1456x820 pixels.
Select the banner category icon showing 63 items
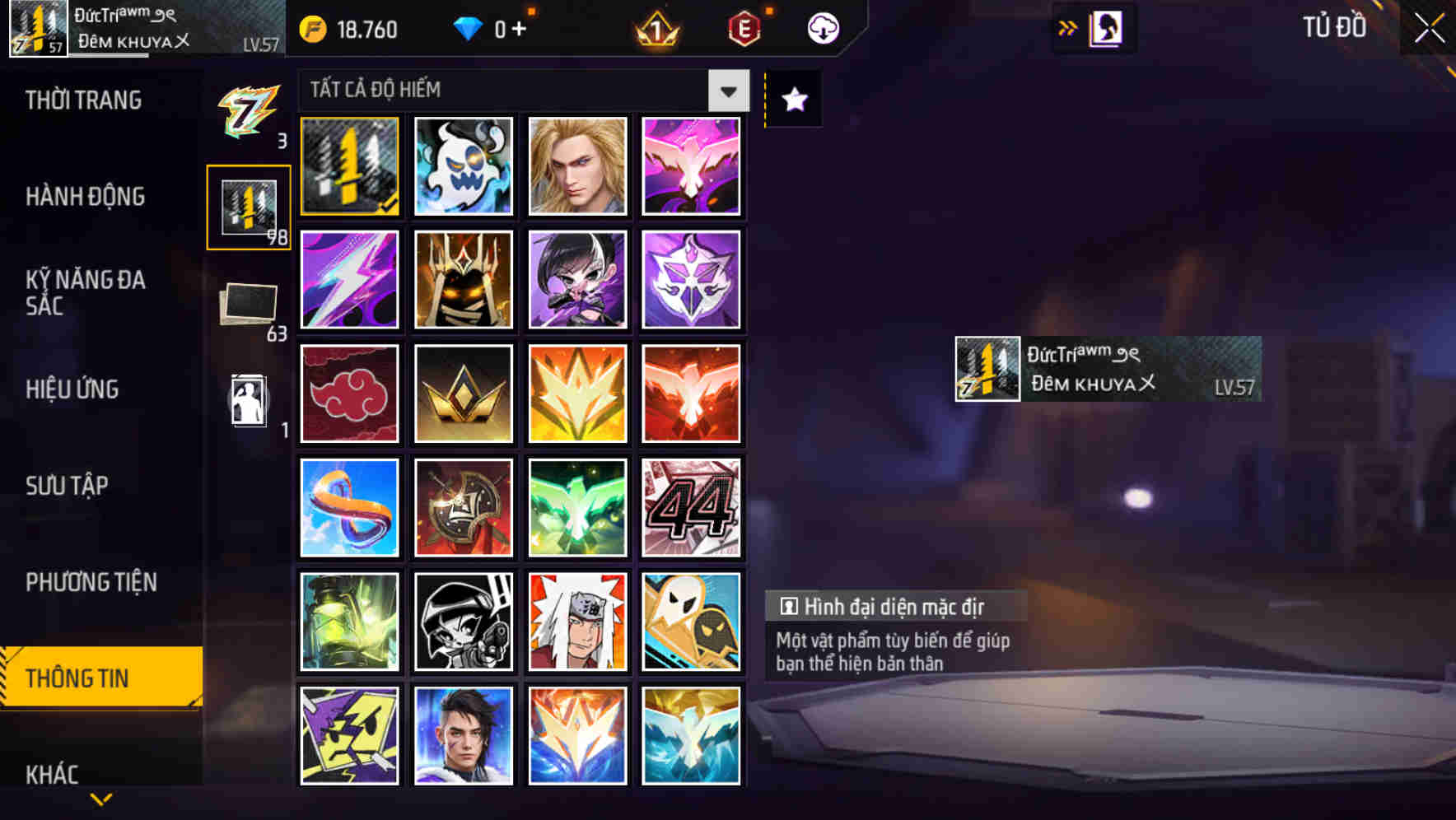tap(251, 305)
